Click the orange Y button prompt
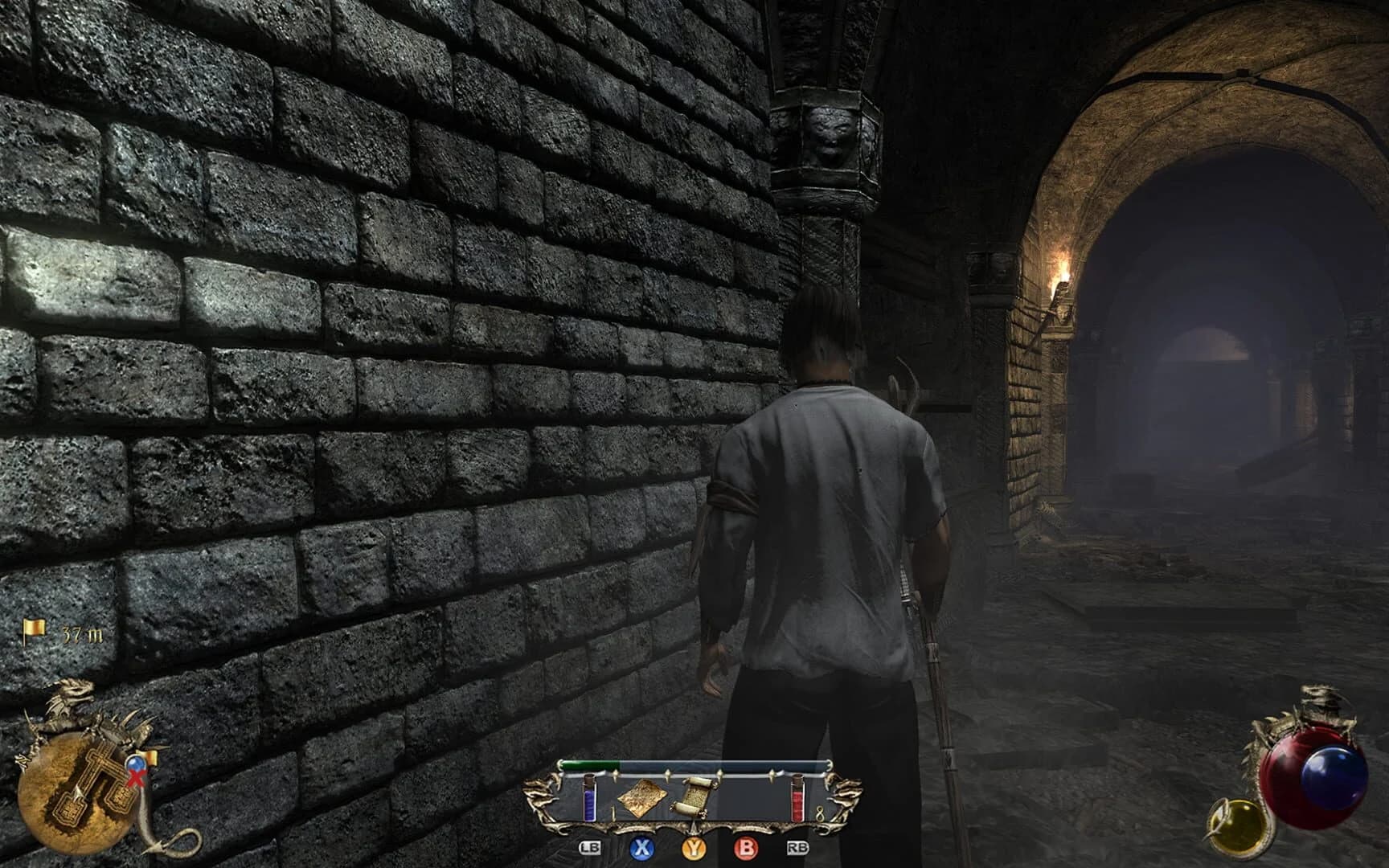The width and height of the screenshot is (1389, 868). (x=694, y=849)
